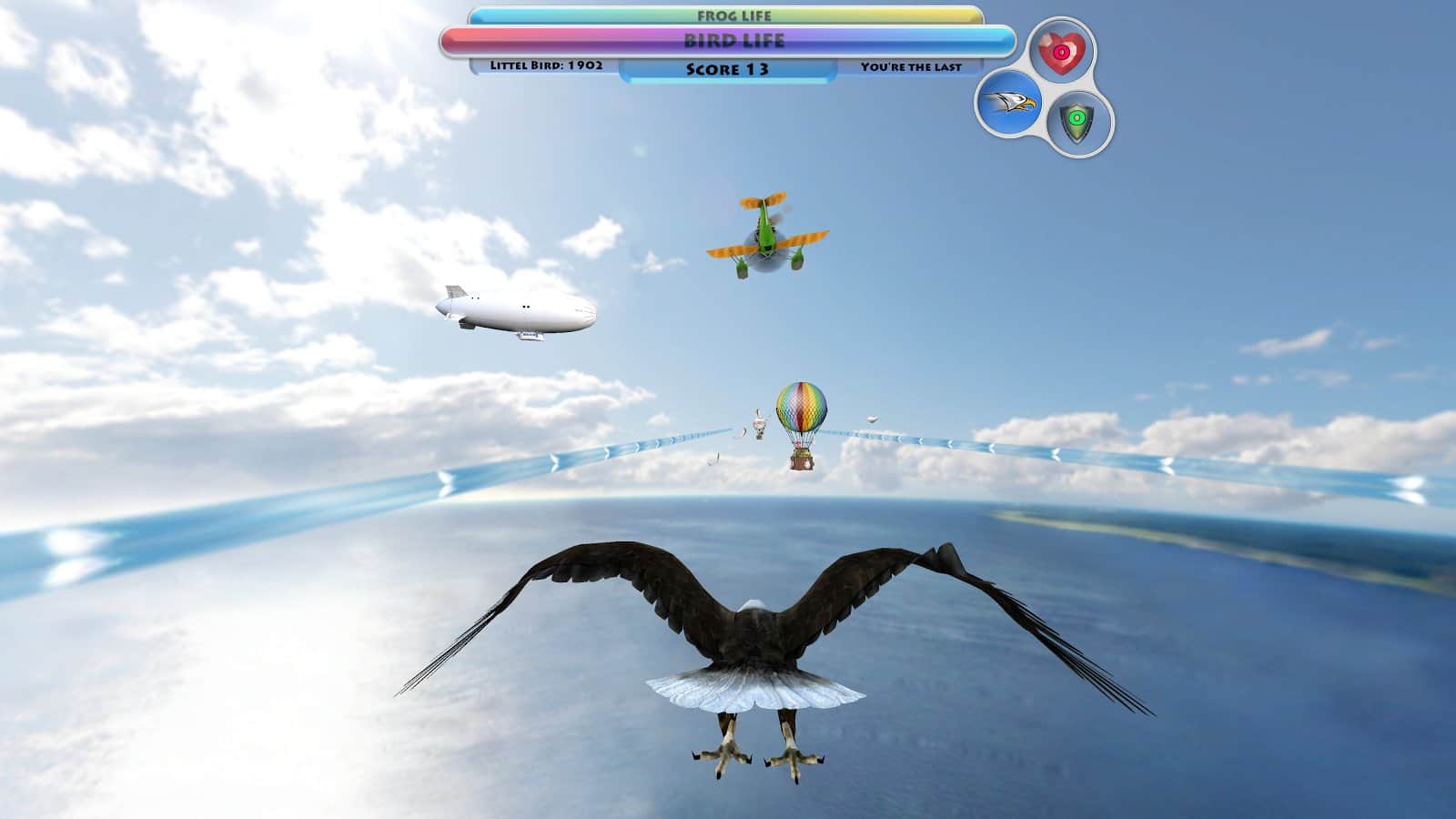The height and width of the screenshot is (819, 1456).
Task: Expand the You're the last status panel
Action: coord(913,66)
